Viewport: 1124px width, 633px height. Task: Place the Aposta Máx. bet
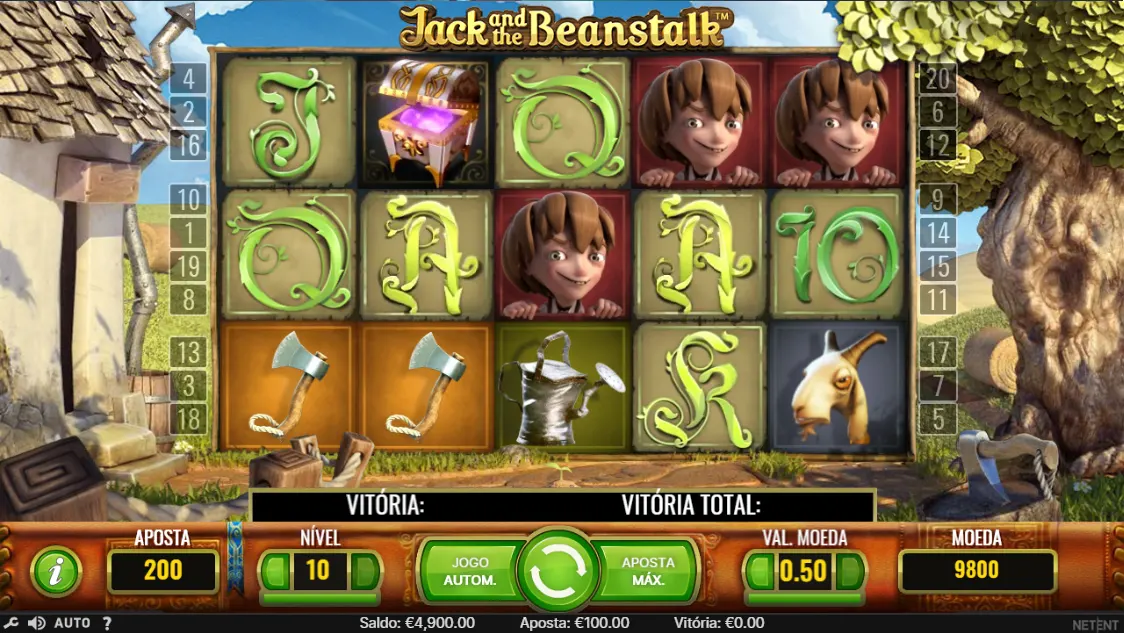point(647,571)
